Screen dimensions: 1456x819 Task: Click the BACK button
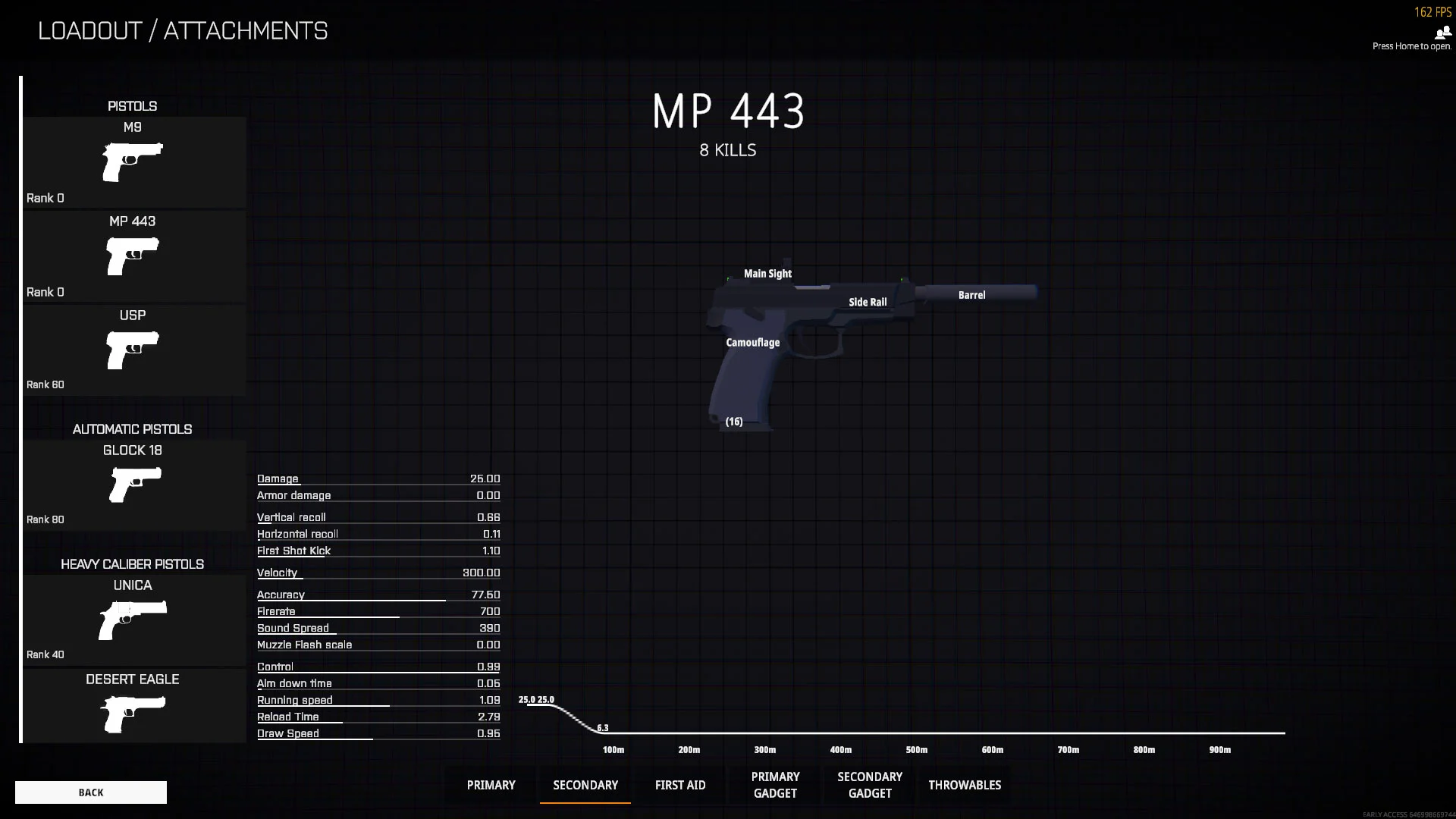(x=90, y=792)
